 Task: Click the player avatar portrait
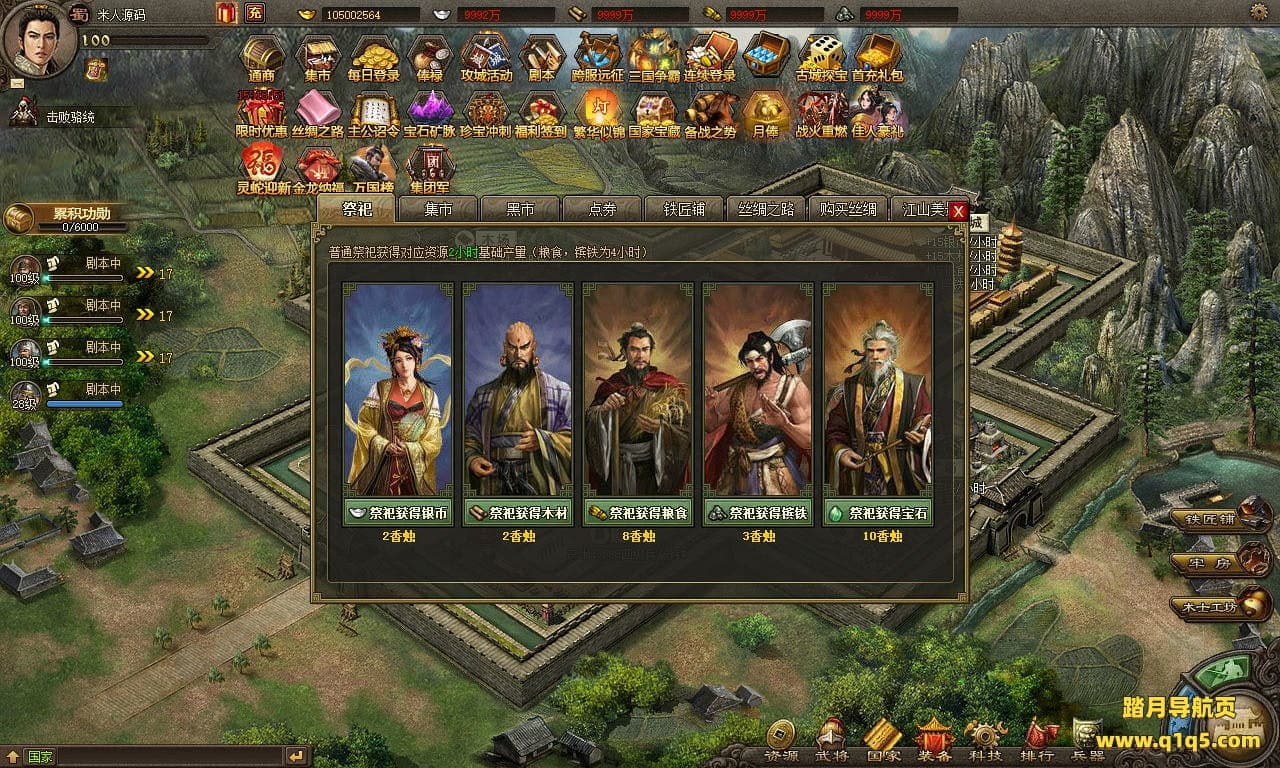pos(38,38)
